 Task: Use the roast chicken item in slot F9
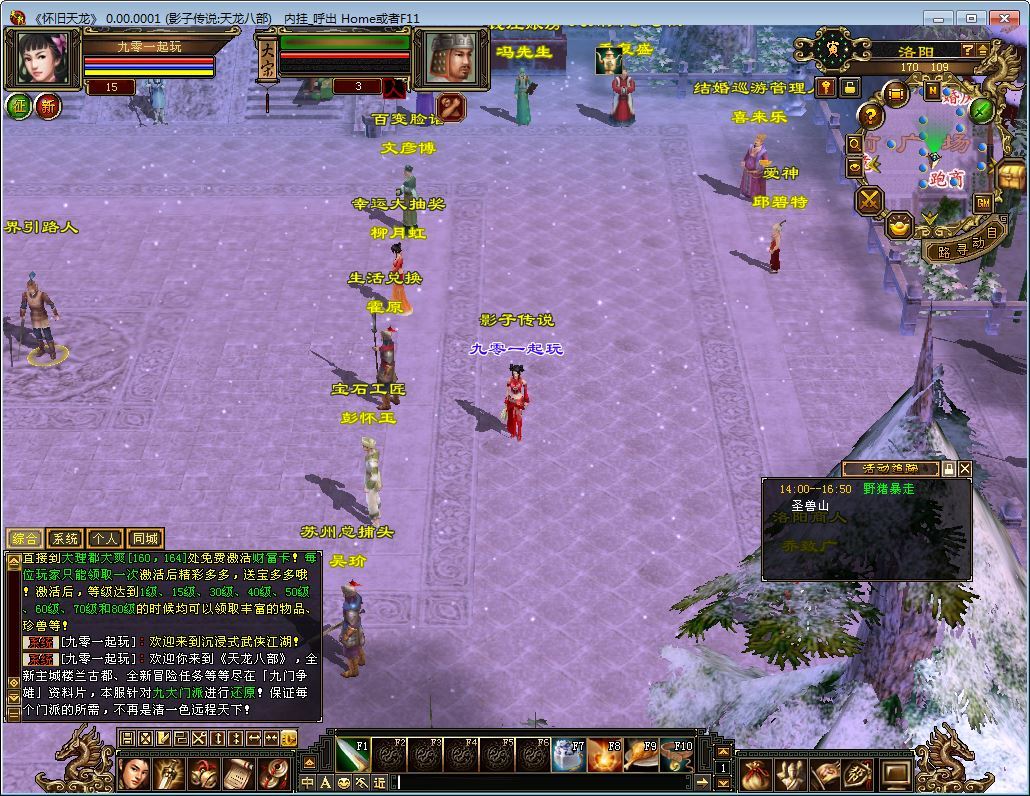[x=641, y=756]
